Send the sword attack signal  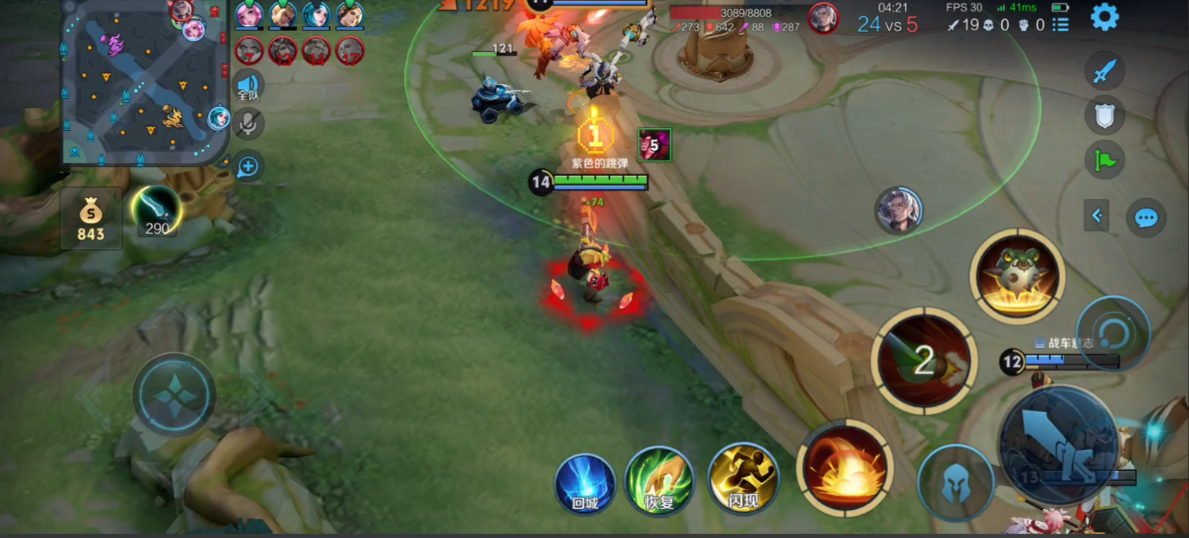pyautogui.click(x=1104, y=71)
